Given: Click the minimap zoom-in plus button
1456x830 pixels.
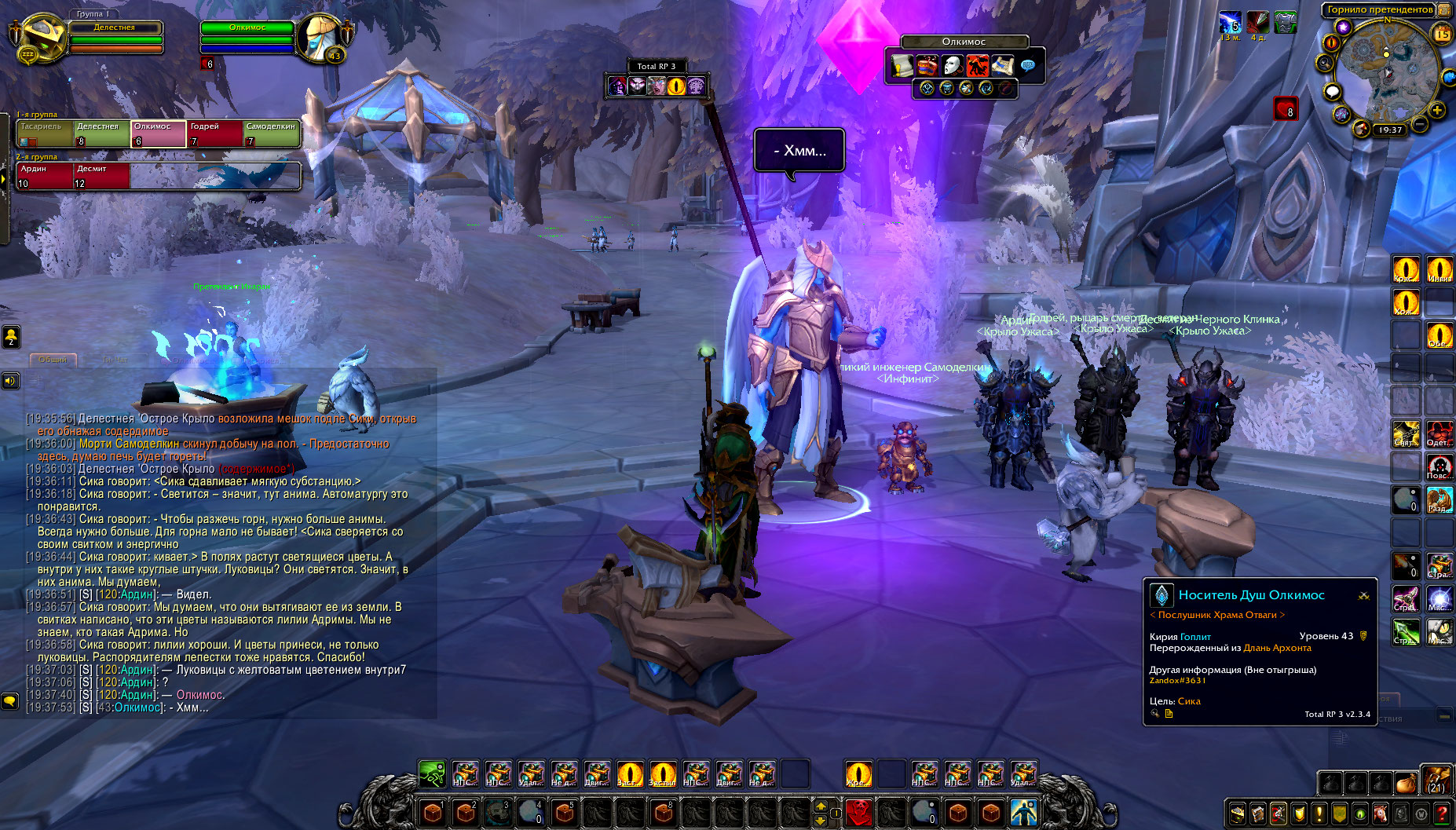Looking at the screenshot, I should pyautogui.click(x=1437, y=110).
